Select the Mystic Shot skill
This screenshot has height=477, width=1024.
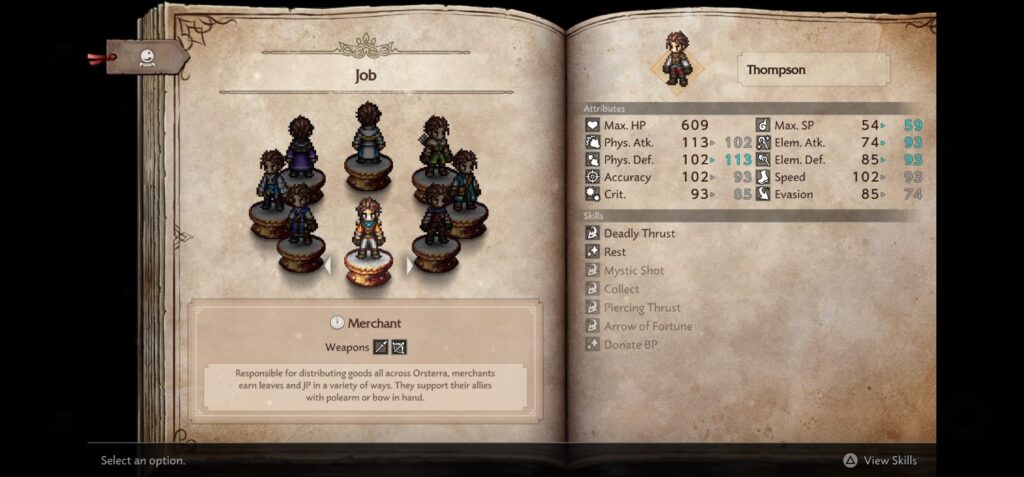(x=633, y=271)
